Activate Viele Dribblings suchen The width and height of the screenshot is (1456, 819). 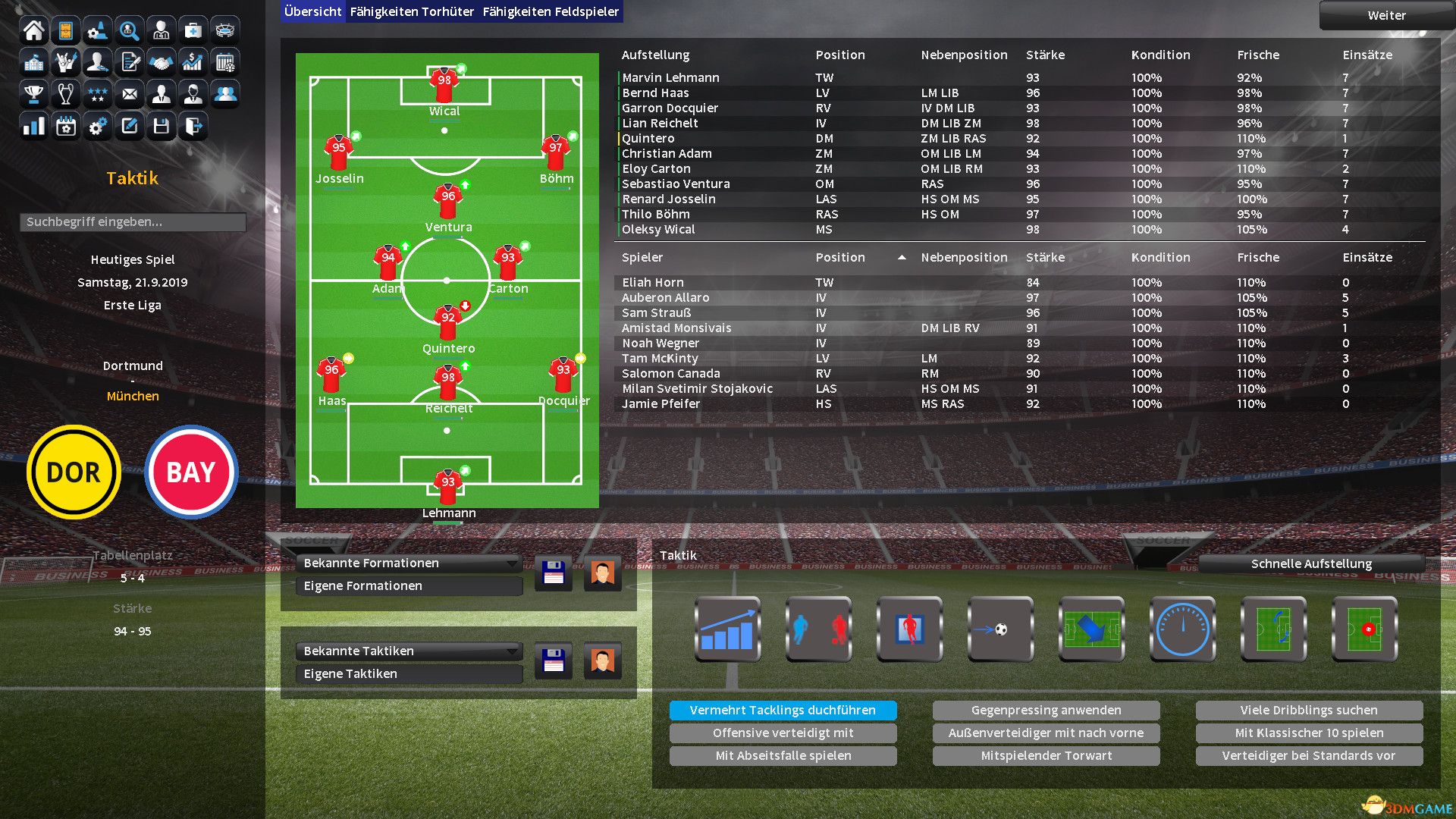(x=1308, y=710)
